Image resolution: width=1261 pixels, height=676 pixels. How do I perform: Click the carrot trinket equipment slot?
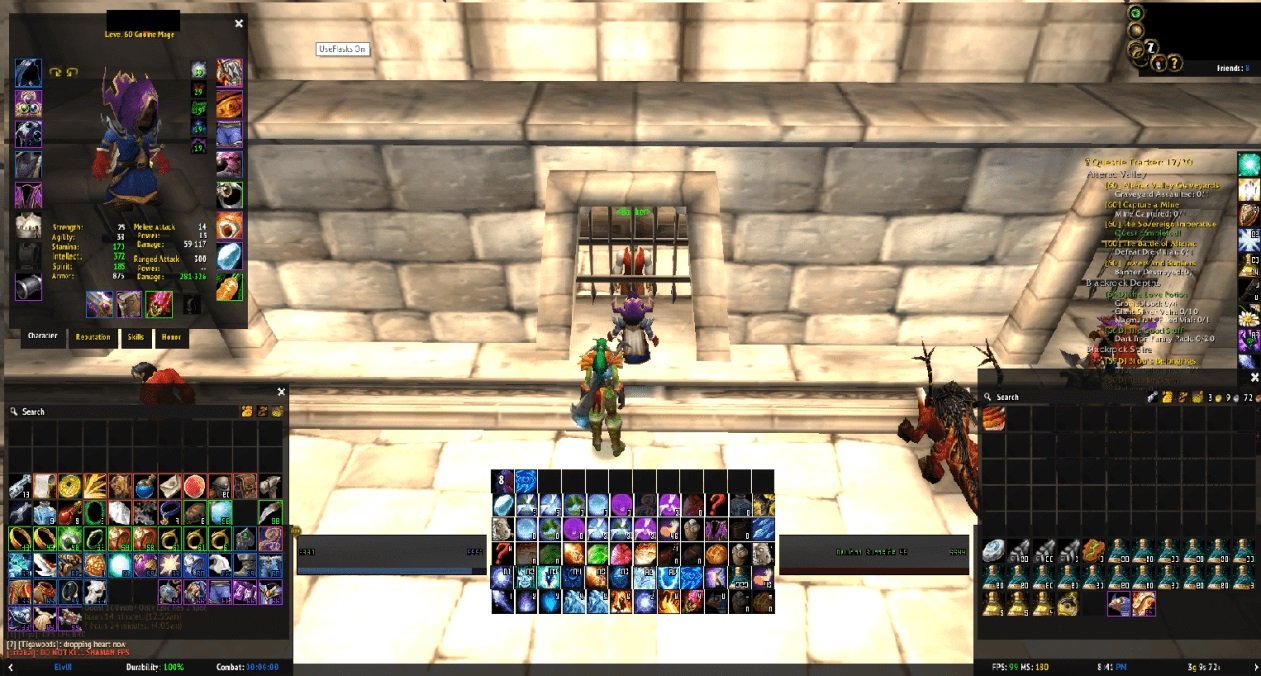(x=229, y=286)
